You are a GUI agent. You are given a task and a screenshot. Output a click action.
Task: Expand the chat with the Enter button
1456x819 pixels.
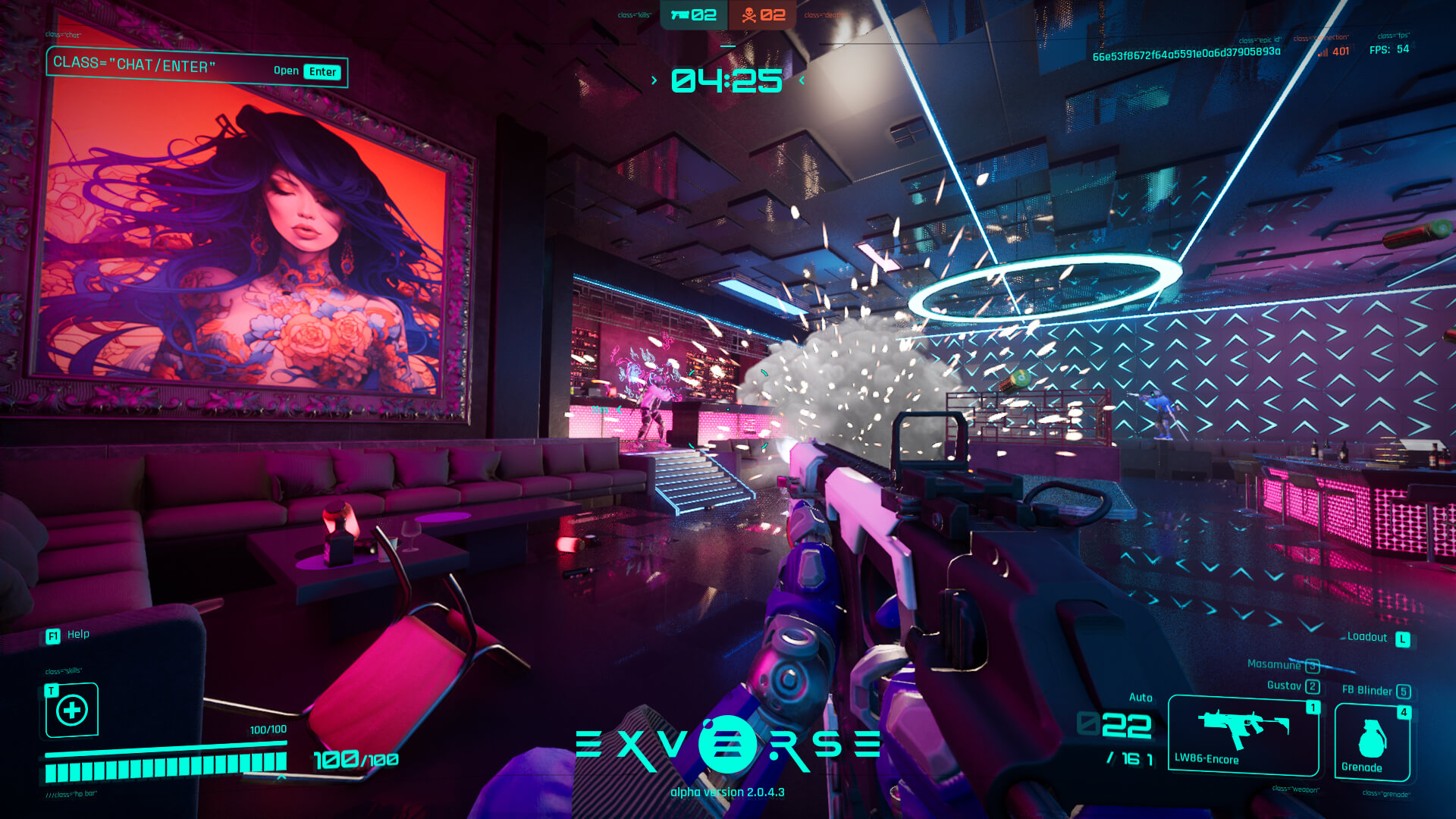click(x=322, y=71)
